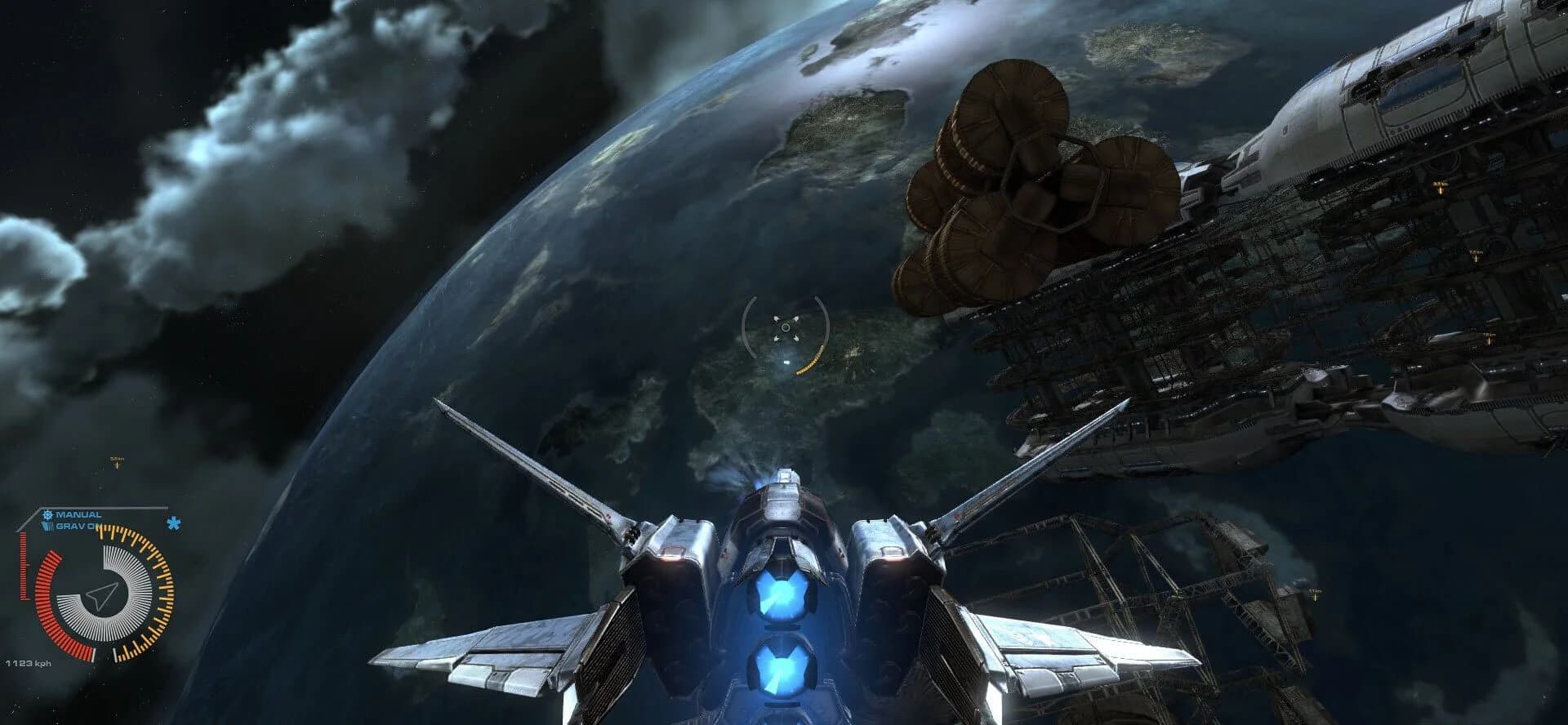This screenshot has width=1568, height=725.
Task: Click the gear icon beside MANUAL
Action: pos(48,514)
